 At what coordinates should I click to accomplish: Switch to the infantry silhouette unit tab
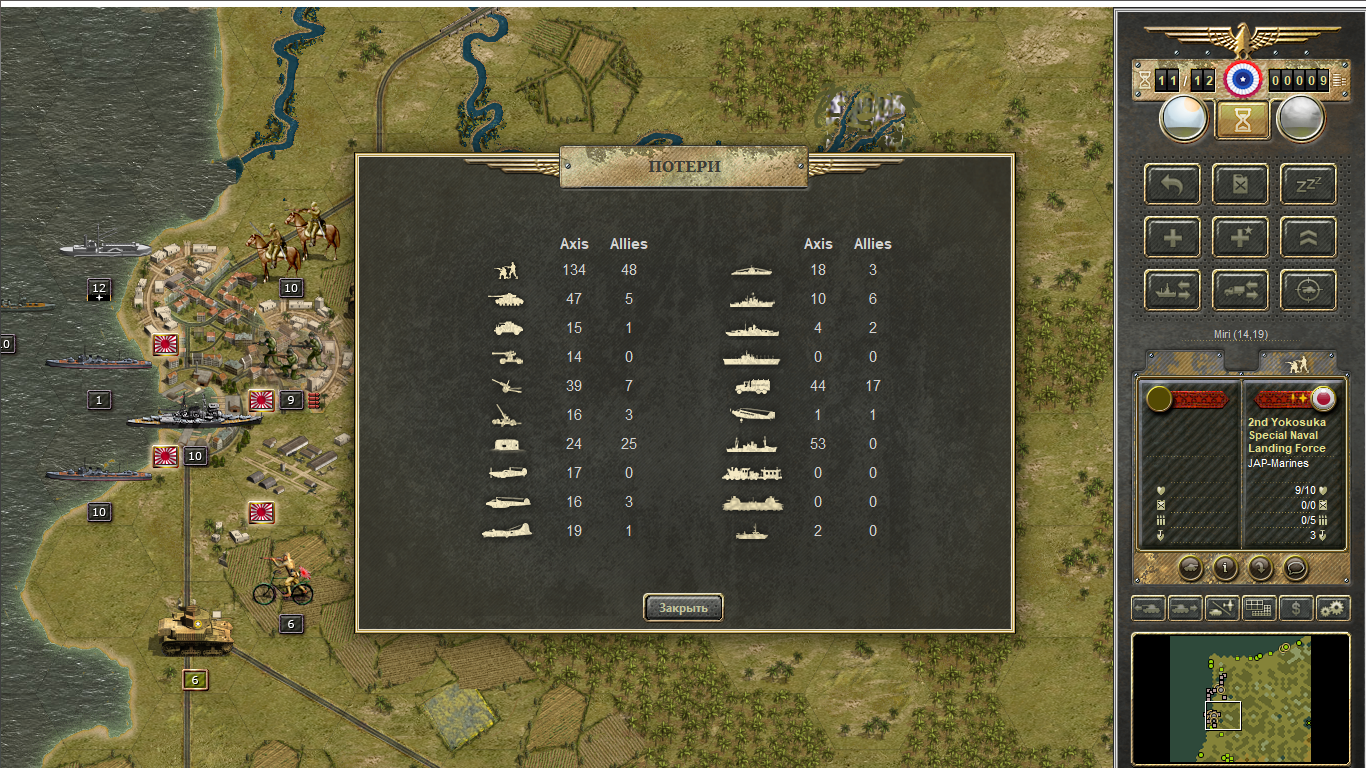(1297, 360)
